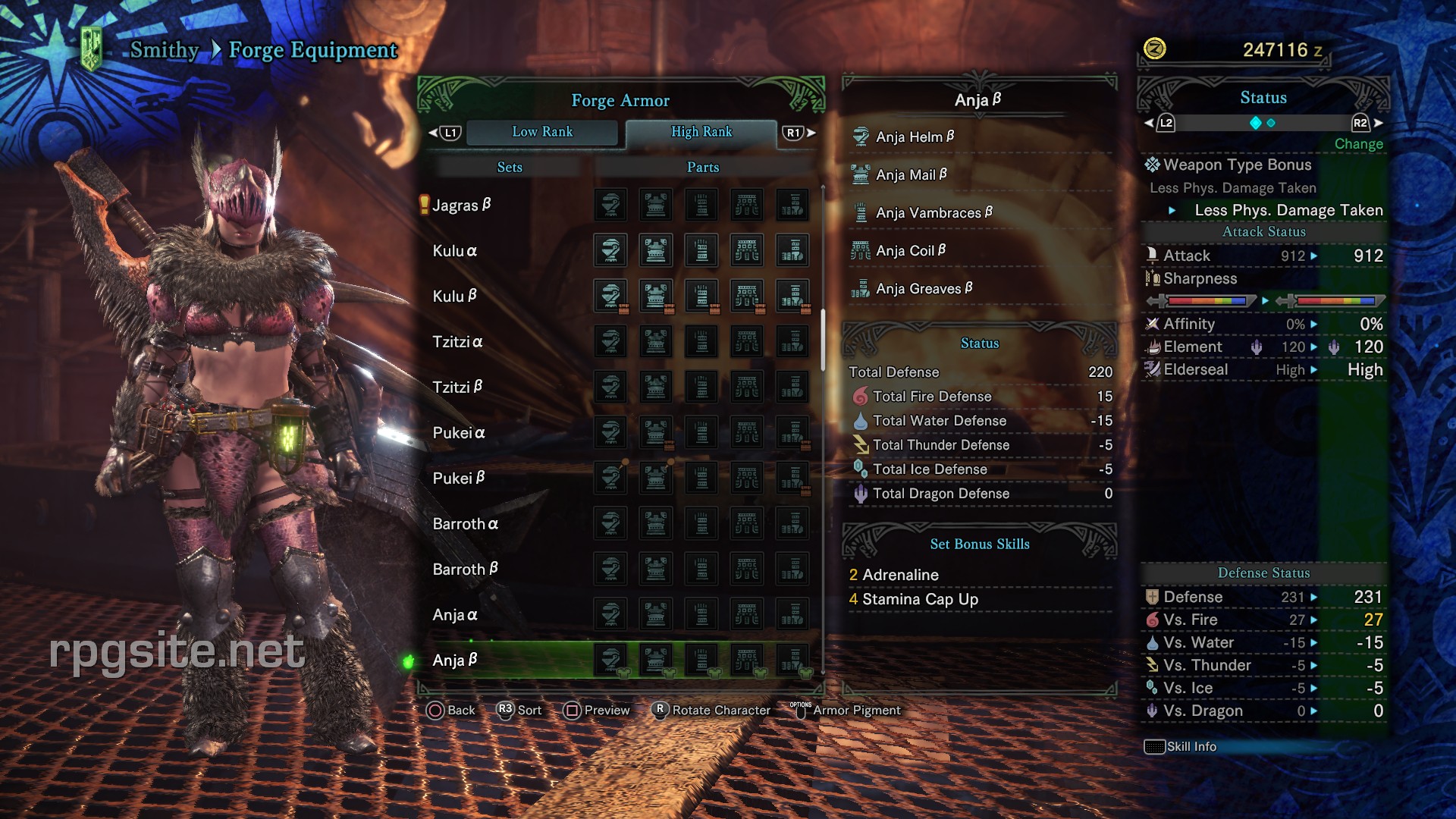Click the Anja Coil β waist icon
This screenshot has width=1456, height=819.
[861, 250]
